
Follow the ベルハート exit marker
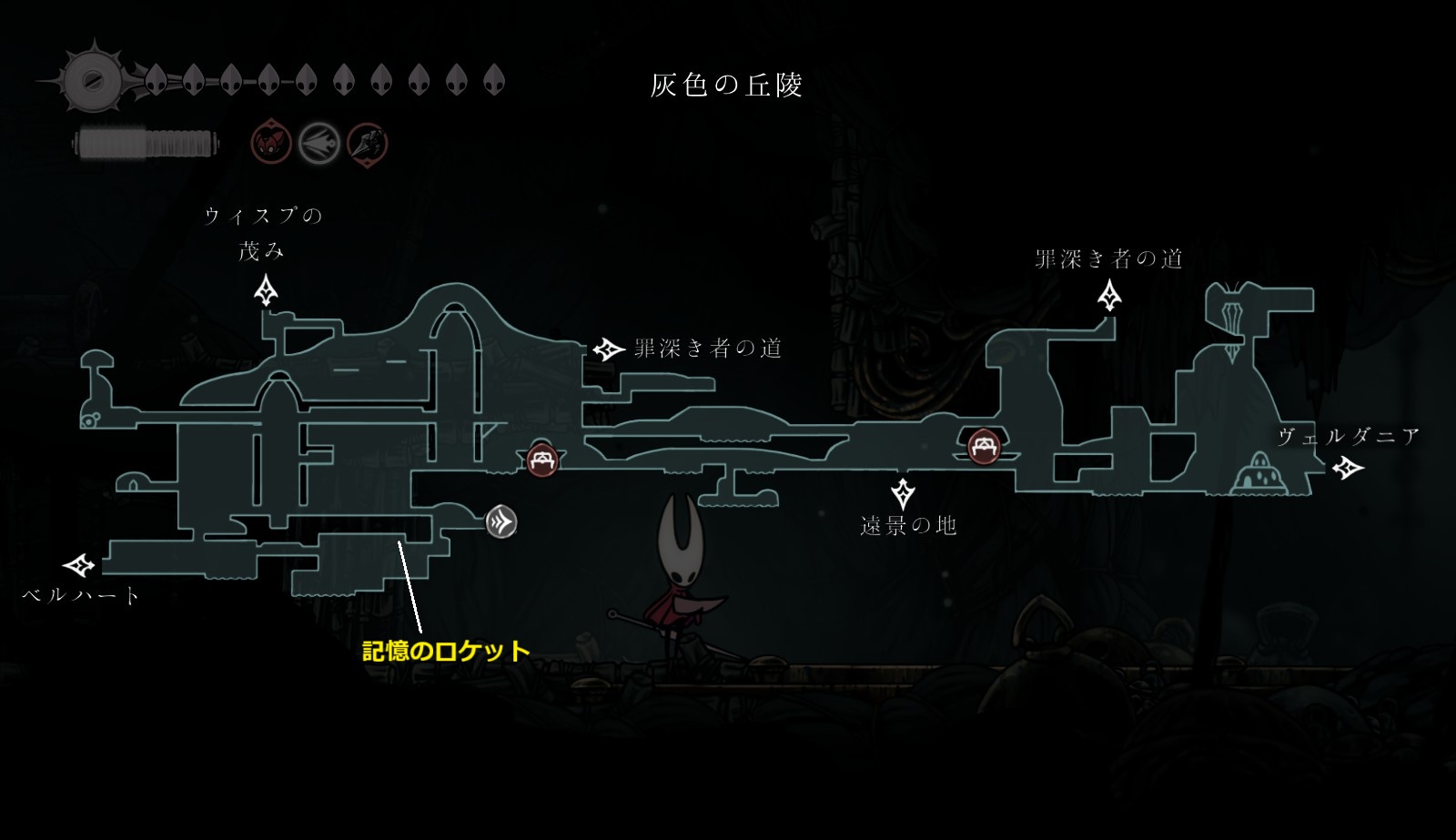point(80,566)
